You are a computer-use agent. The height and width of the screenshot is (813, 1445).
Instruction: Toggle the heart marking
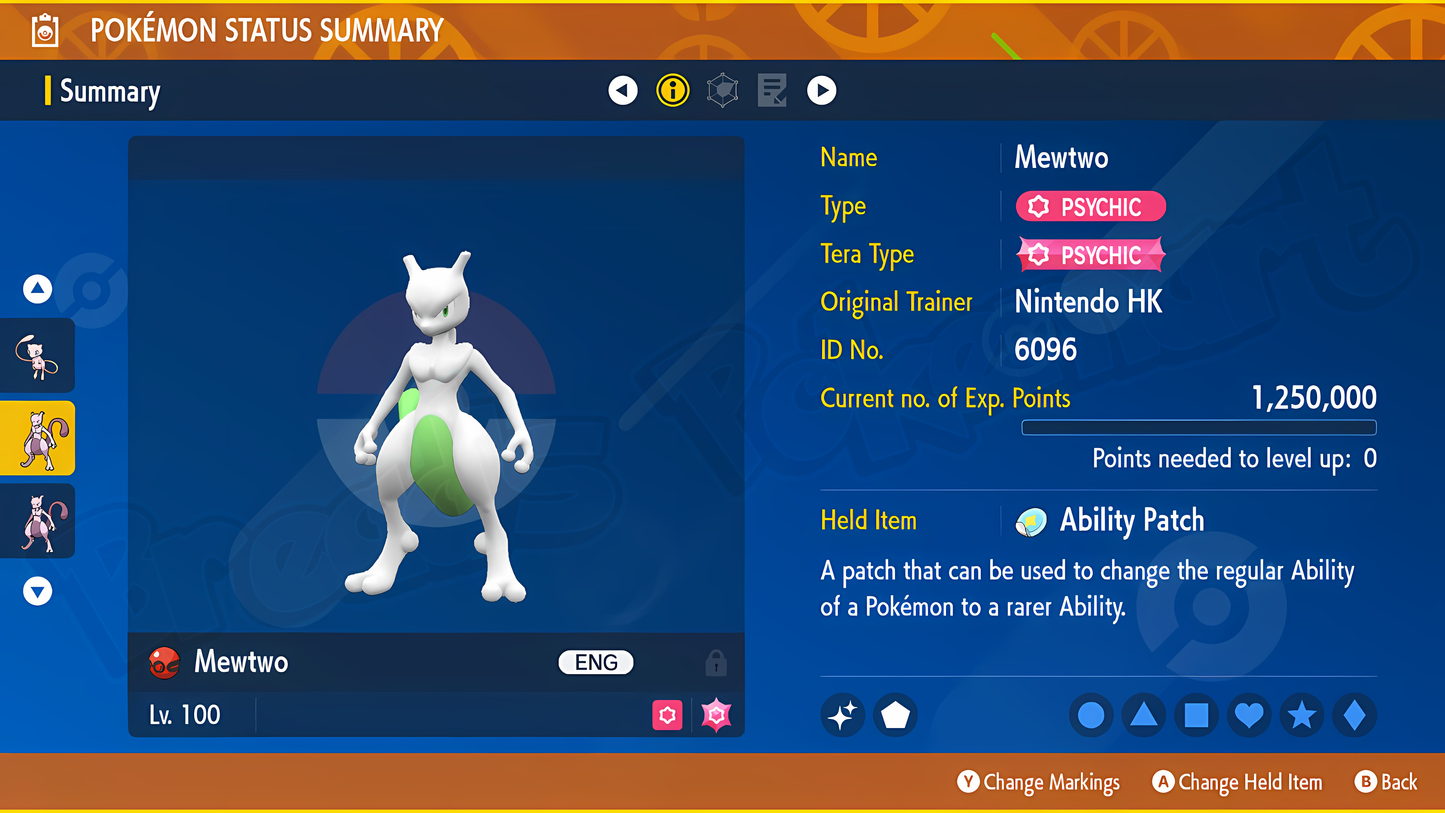pyautogui.click(x=1249, y=715)
